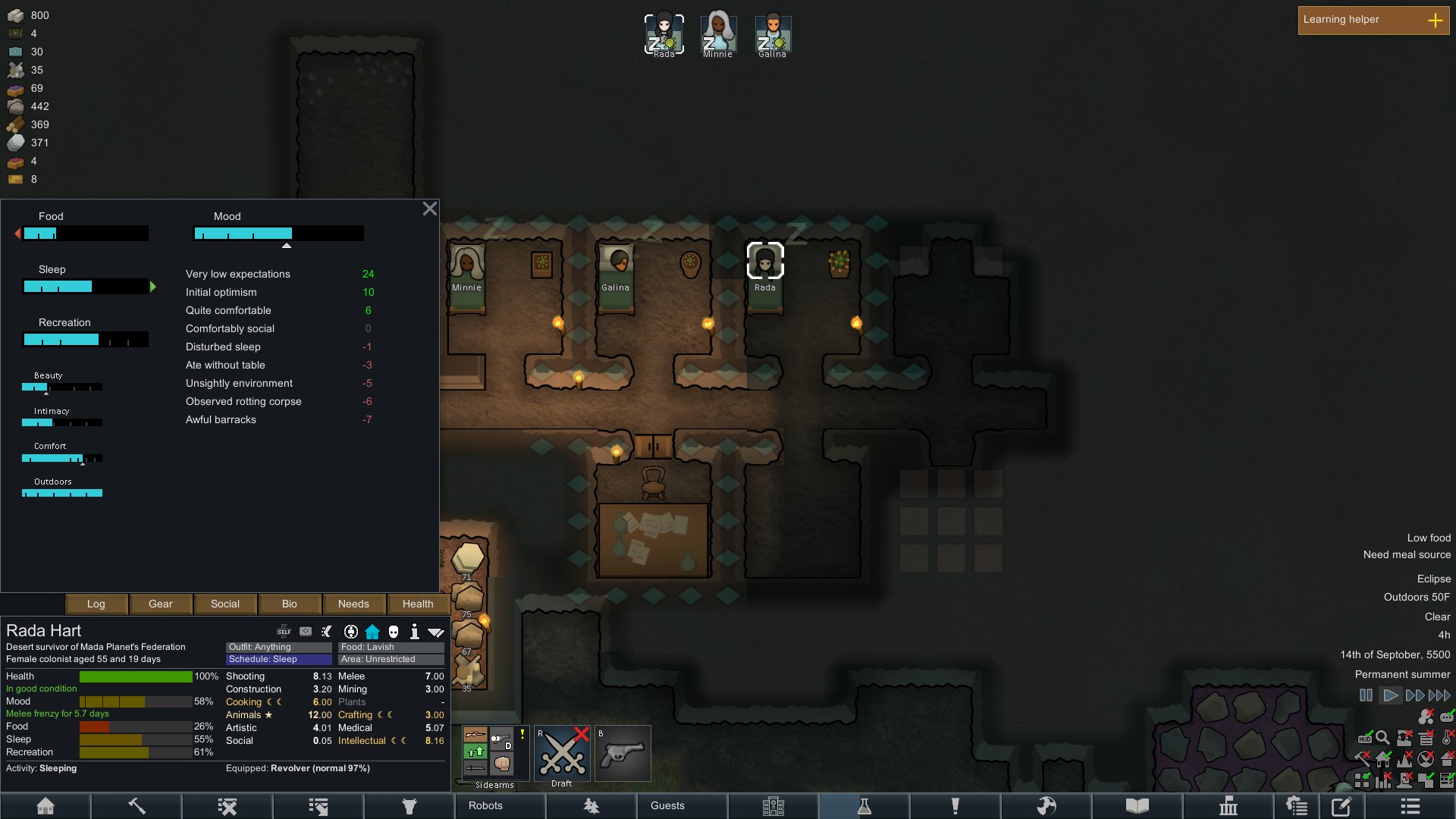This screenshot has width=1456, height=819.
Task: Switch to the Gear tab
Action: 160,604
